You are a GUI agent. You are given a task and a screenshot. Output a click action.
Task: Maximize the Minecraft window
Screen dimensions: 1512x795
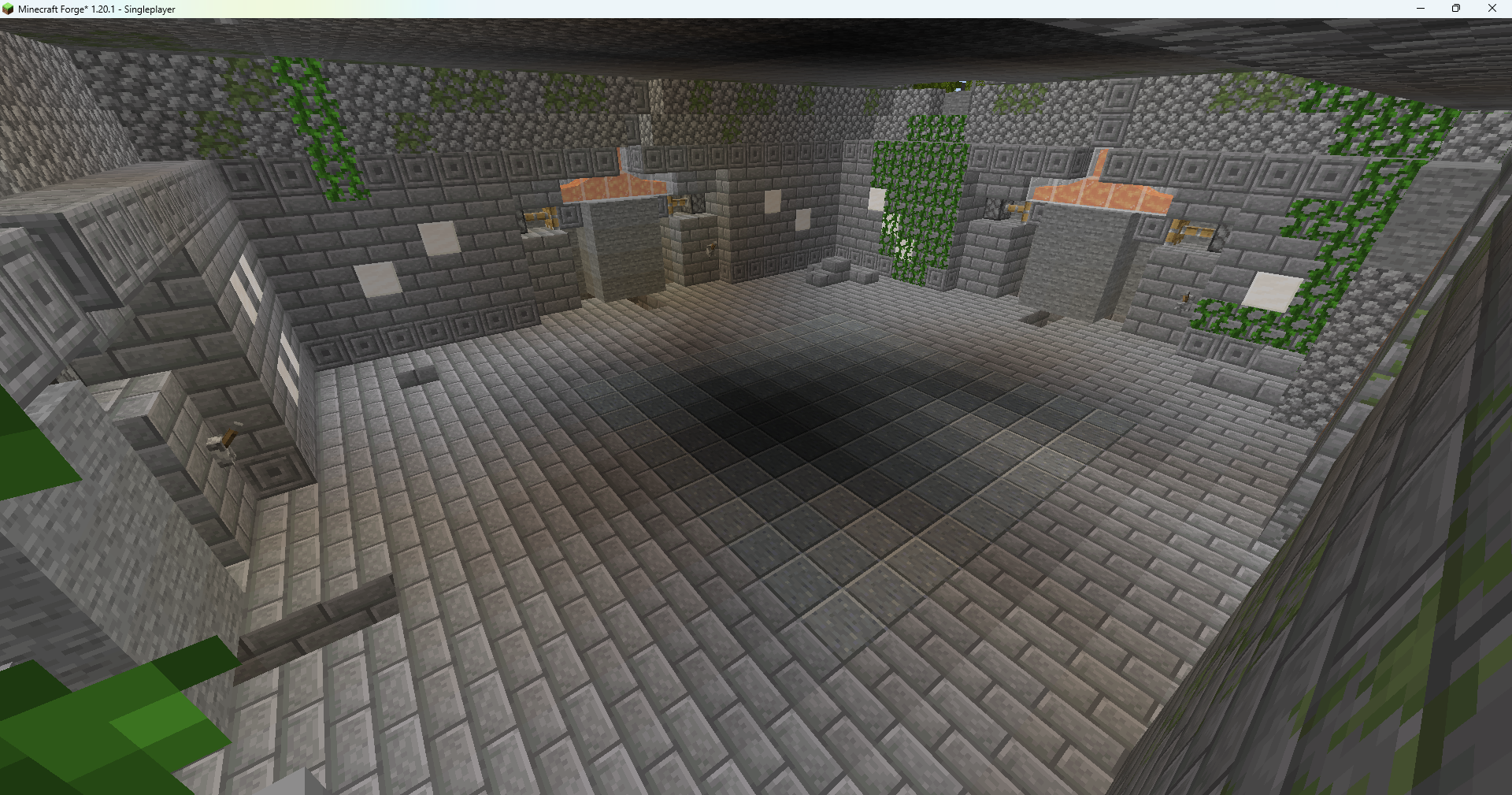tap(1455, 9)
